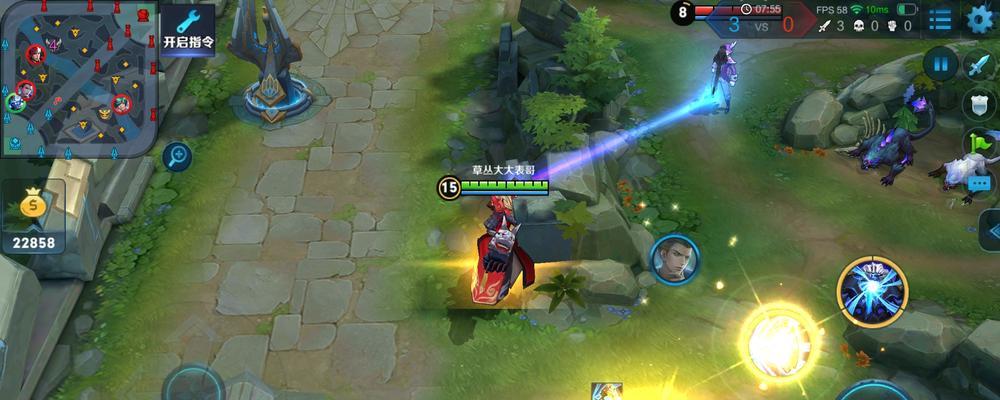The image size is (1000, 400).
Task: Select the shield defend signal icon
Action: pos(977,104)
